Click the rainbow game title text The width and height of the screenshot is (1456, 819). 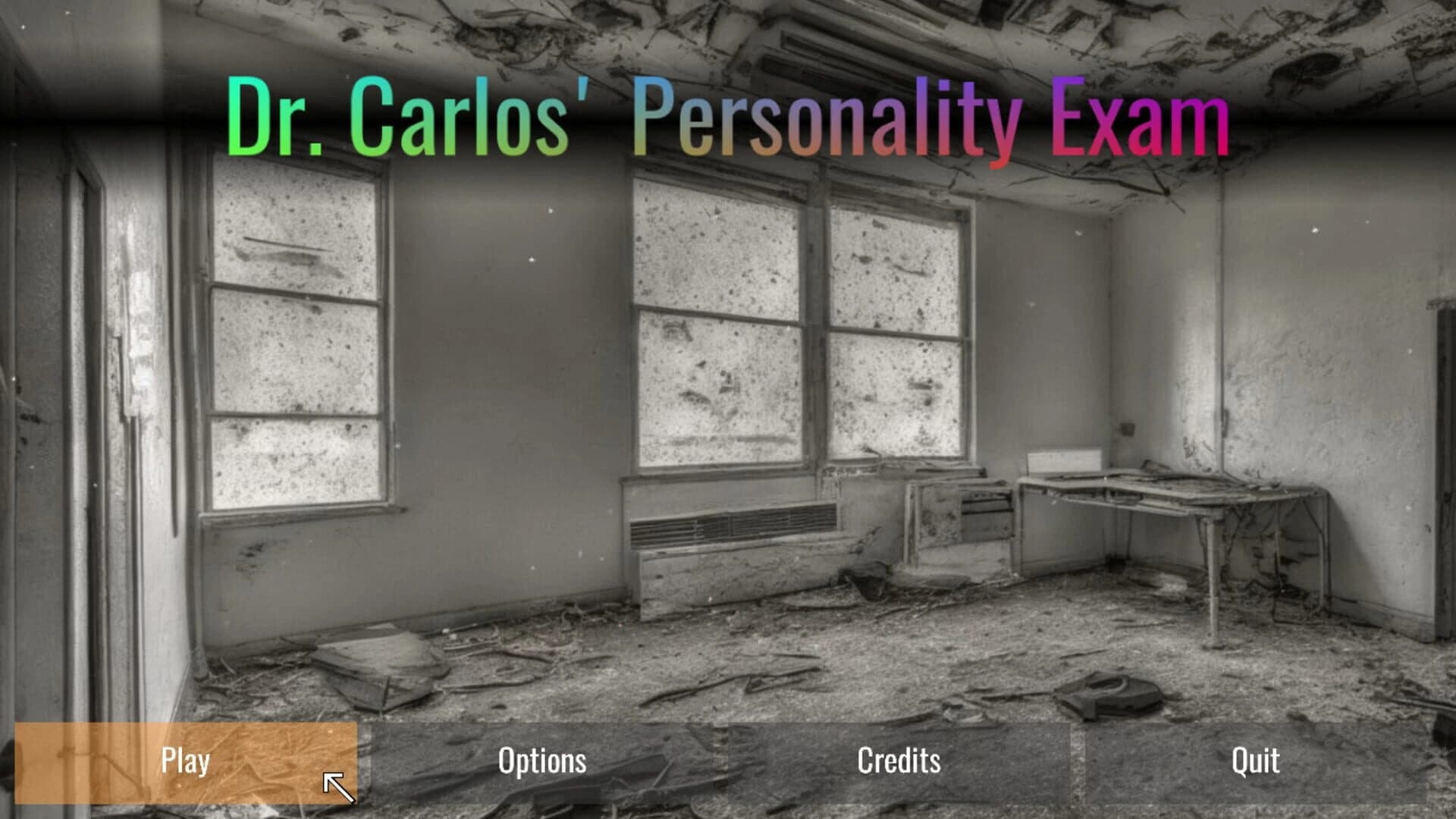724,114
